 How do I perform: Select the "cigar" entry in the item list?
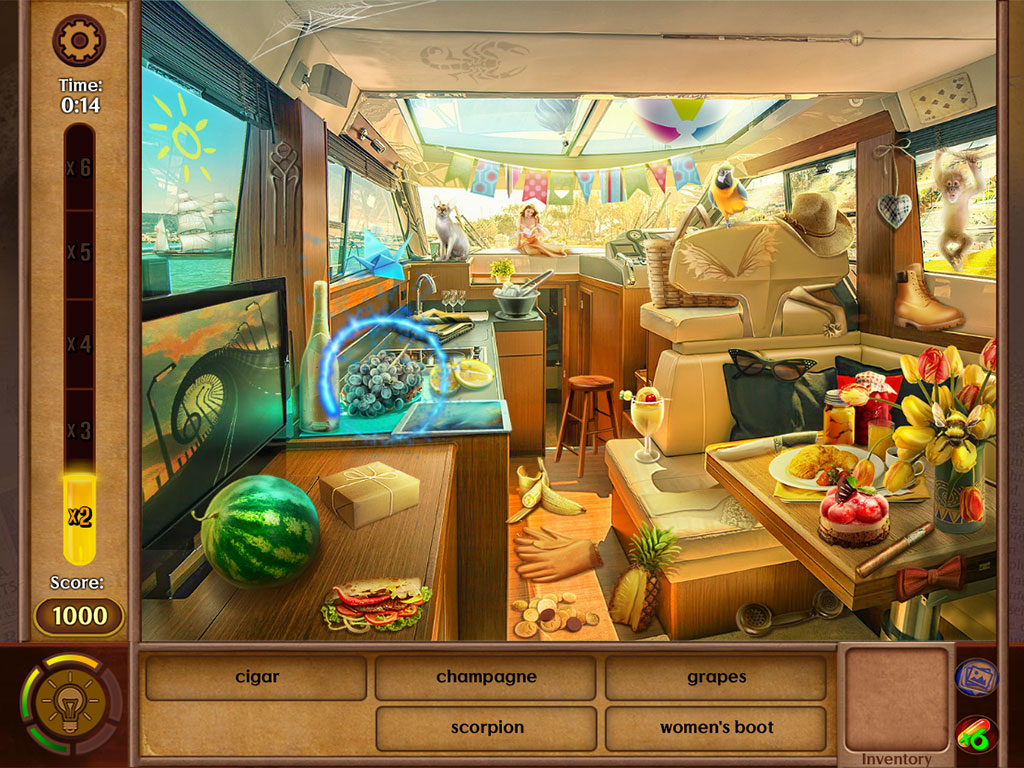point(257,677)
